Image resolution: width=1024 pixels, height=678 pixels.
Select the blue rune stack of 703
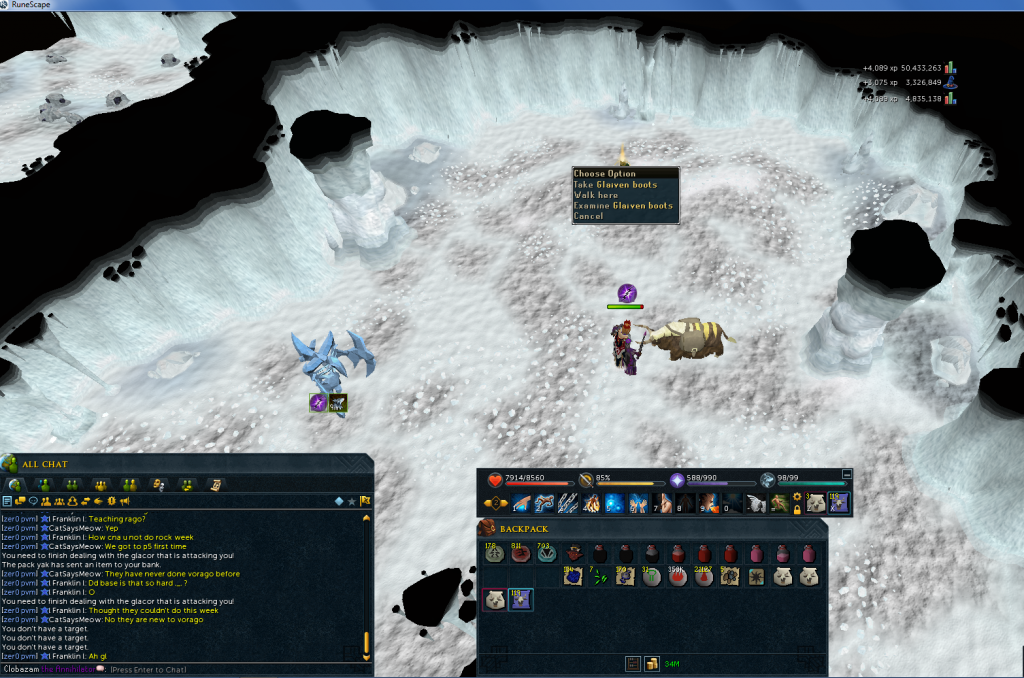coord(546,554)
